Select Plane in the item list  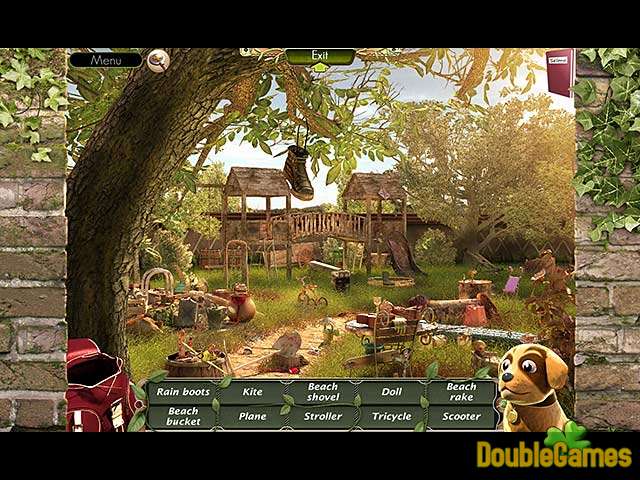pos(253,416)
